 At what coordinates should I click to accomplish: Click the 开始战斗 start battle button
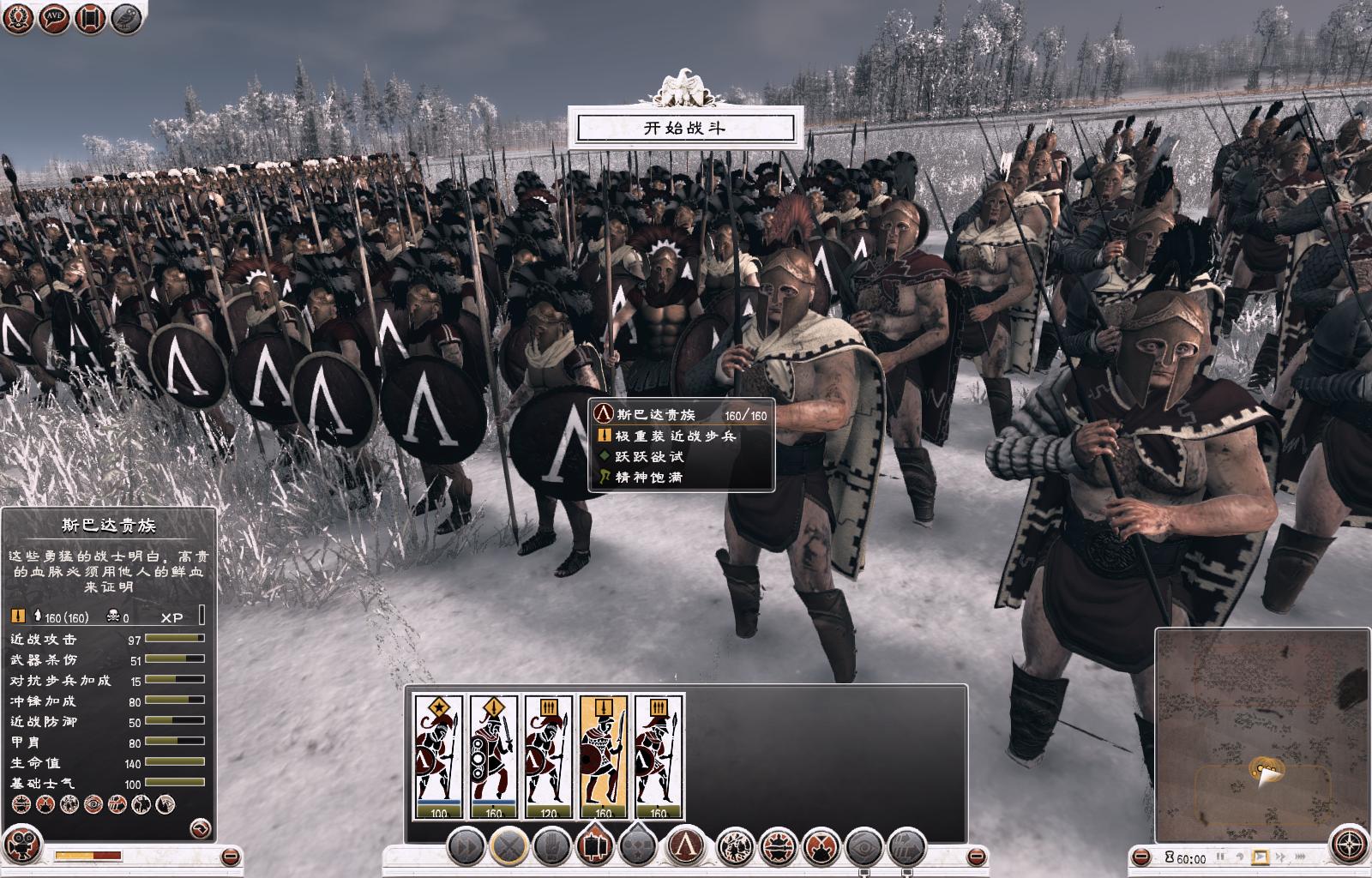coord(685,129)
